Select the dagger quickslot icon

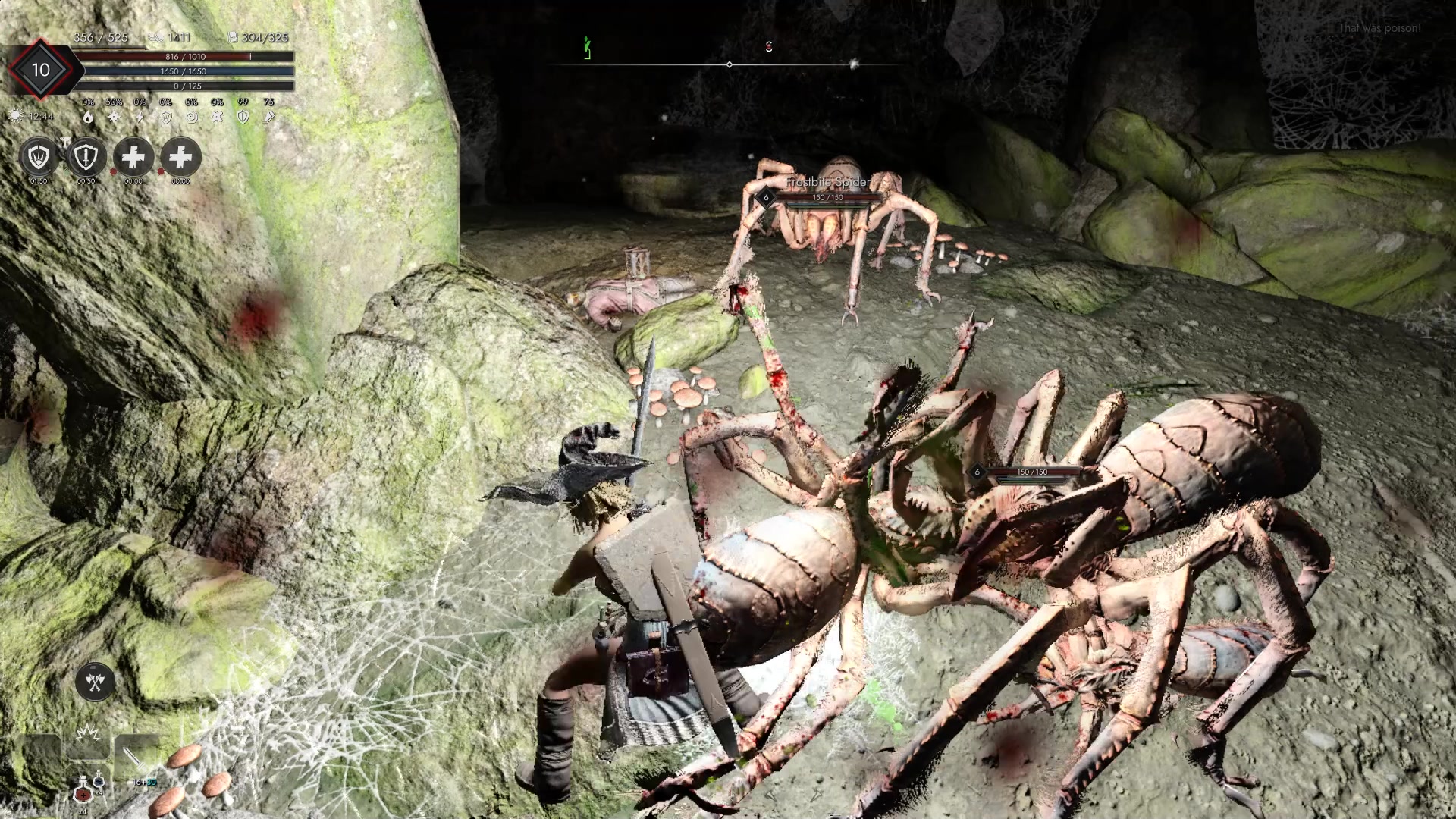point(133,758)
